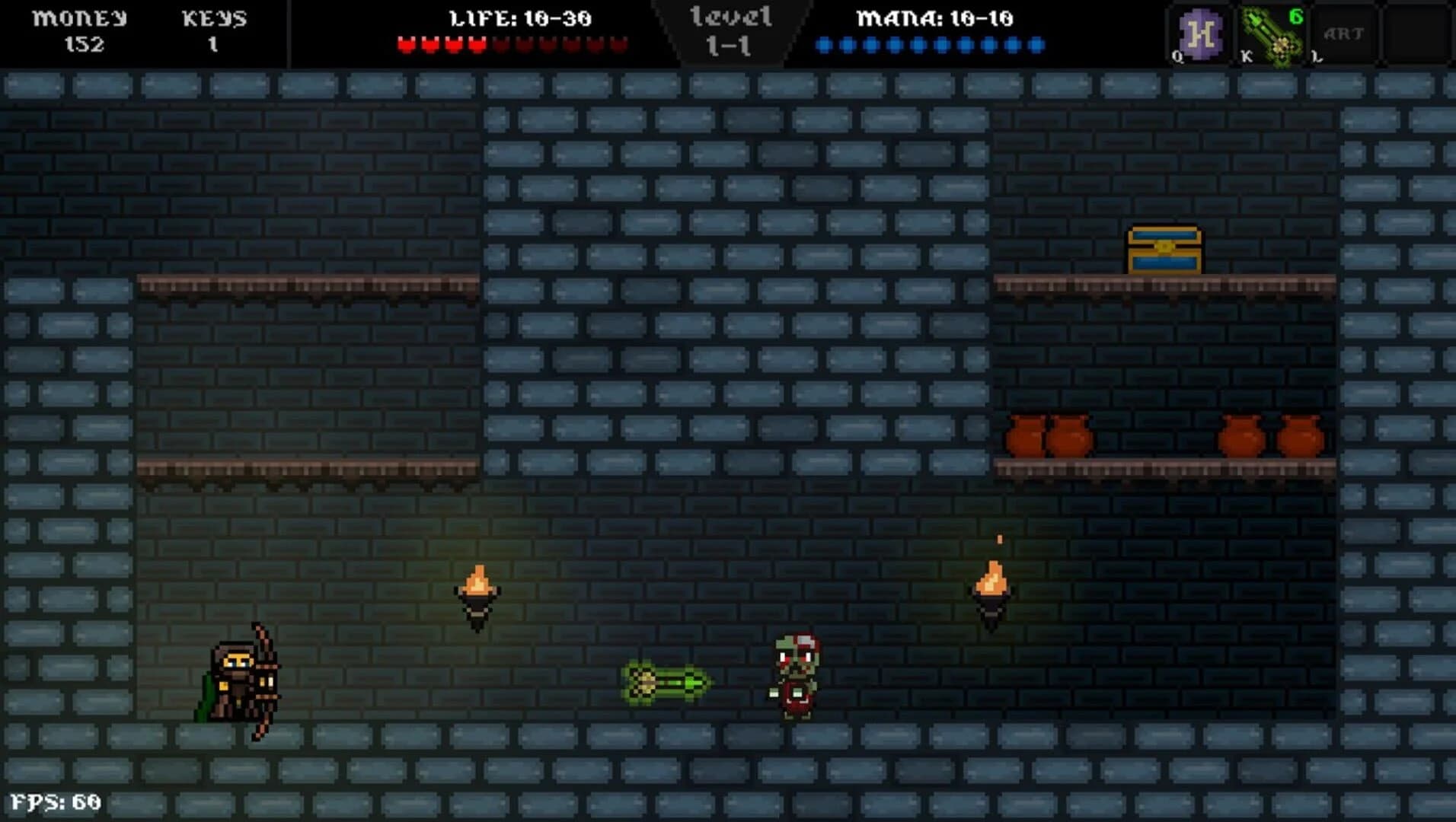The height and width of the screenshot is (822, 1456).
Task: Click the first blue mana orb
Action: click(x=822, y=44)
